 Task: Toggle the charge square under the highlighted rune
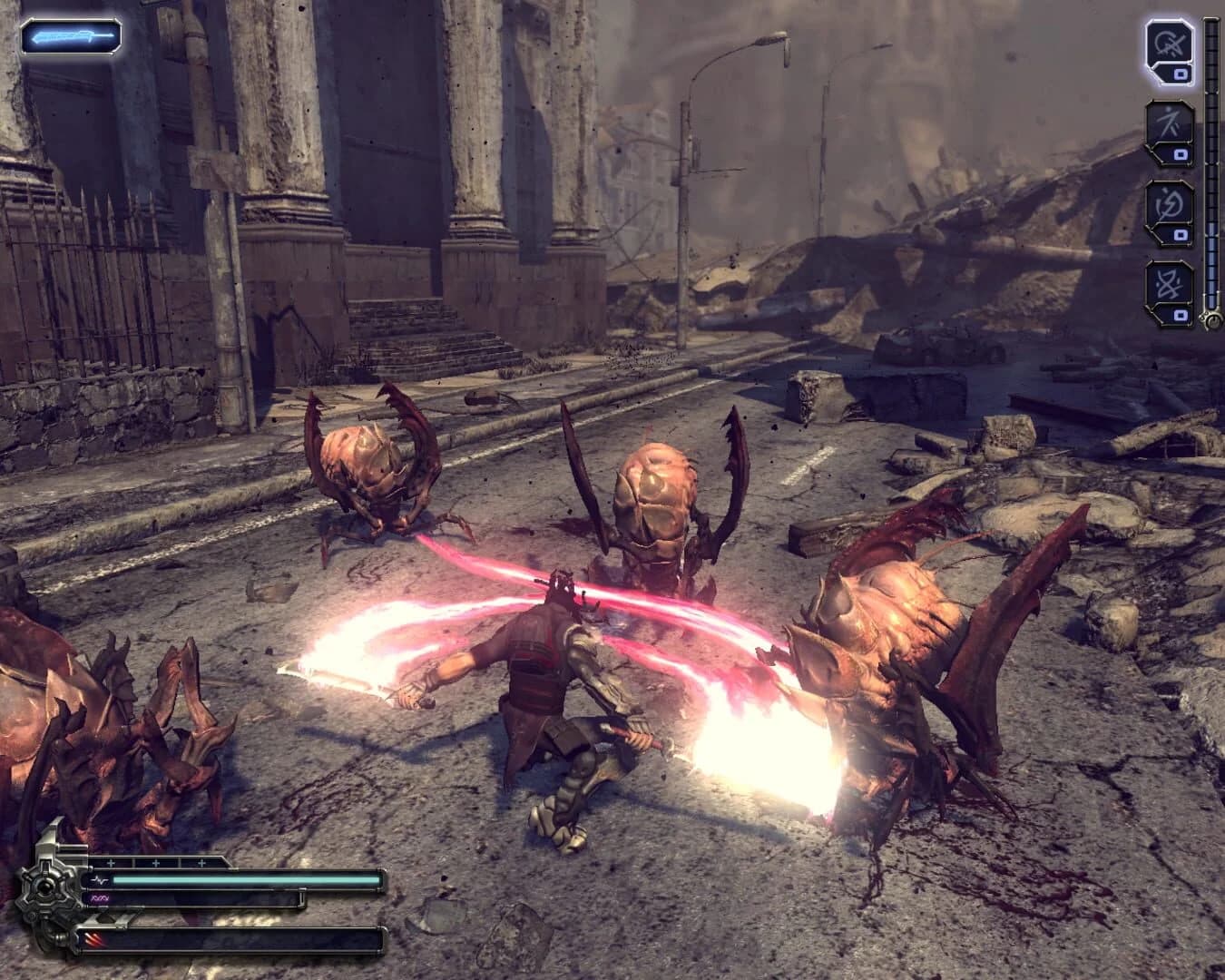pos(1181,73)
